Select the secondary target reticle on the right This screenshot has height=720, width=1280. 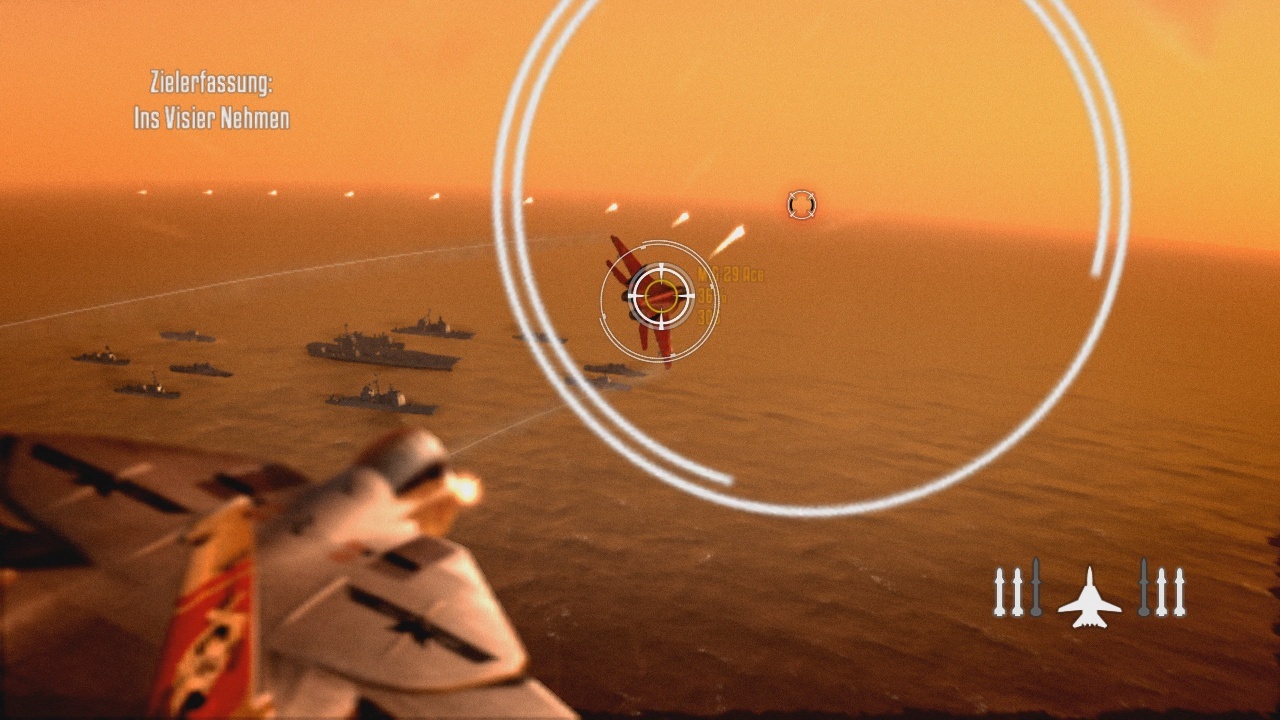pos(801,205)
